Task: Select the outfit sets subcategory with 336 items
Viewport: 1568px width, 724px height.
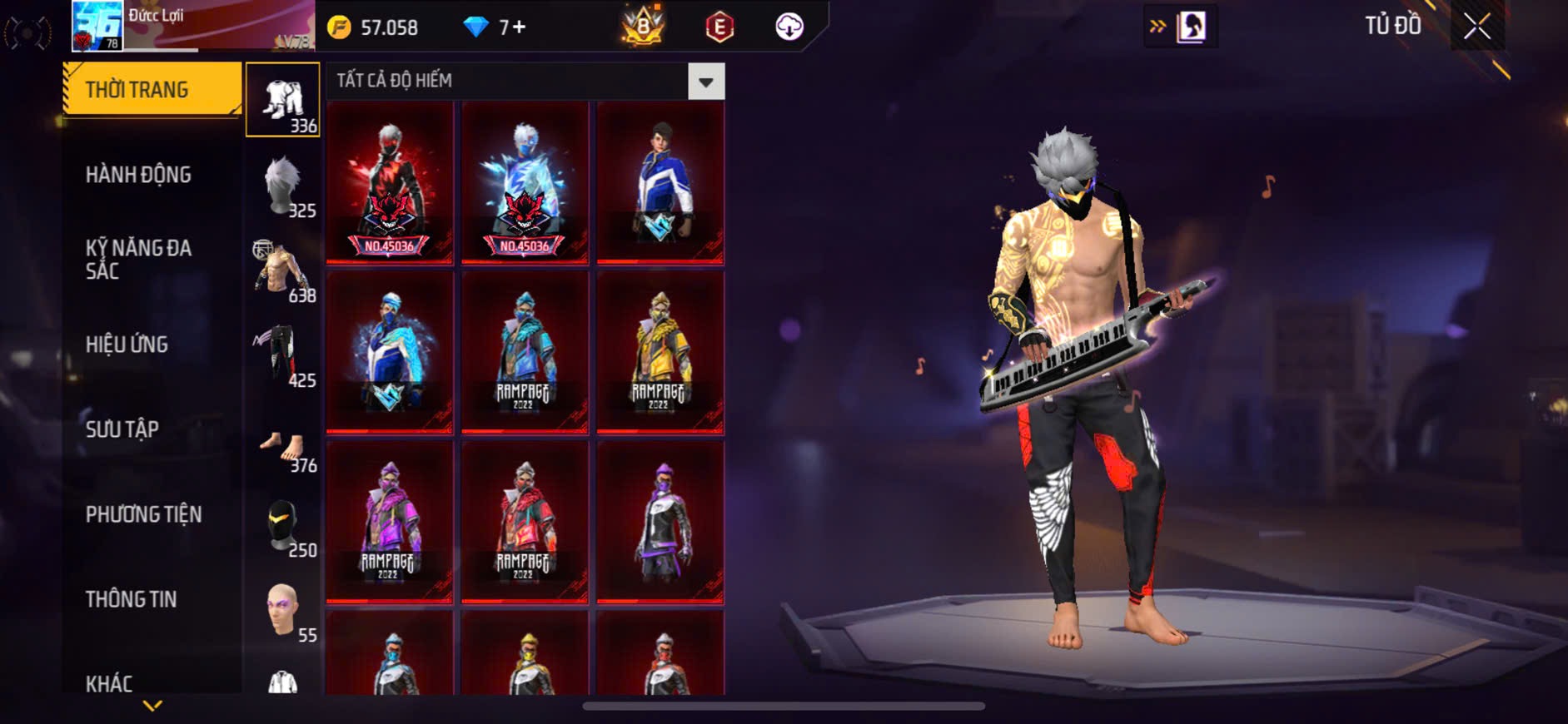Action: click(x=283, y=100)
